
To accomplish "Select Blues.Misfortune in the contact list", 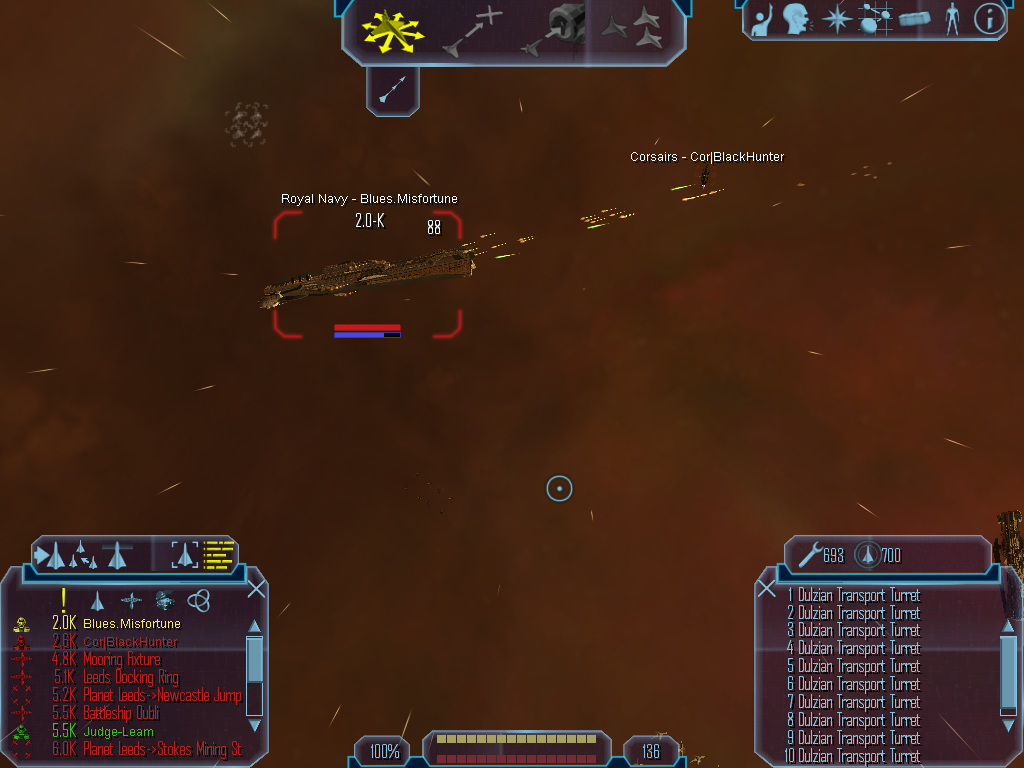I will pos(131,624).
